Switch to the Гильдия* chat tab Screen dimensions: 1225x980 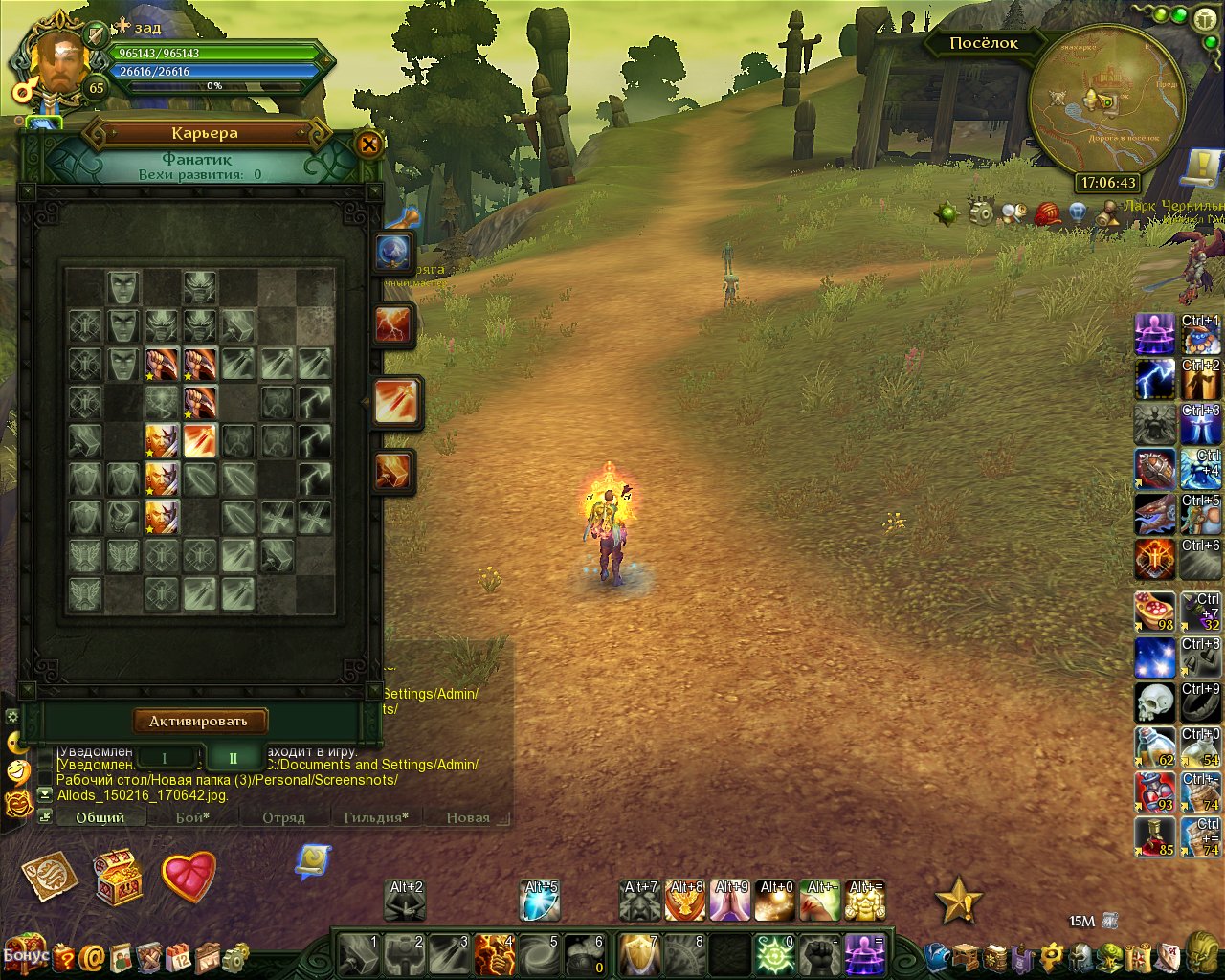tap(376, 817)
